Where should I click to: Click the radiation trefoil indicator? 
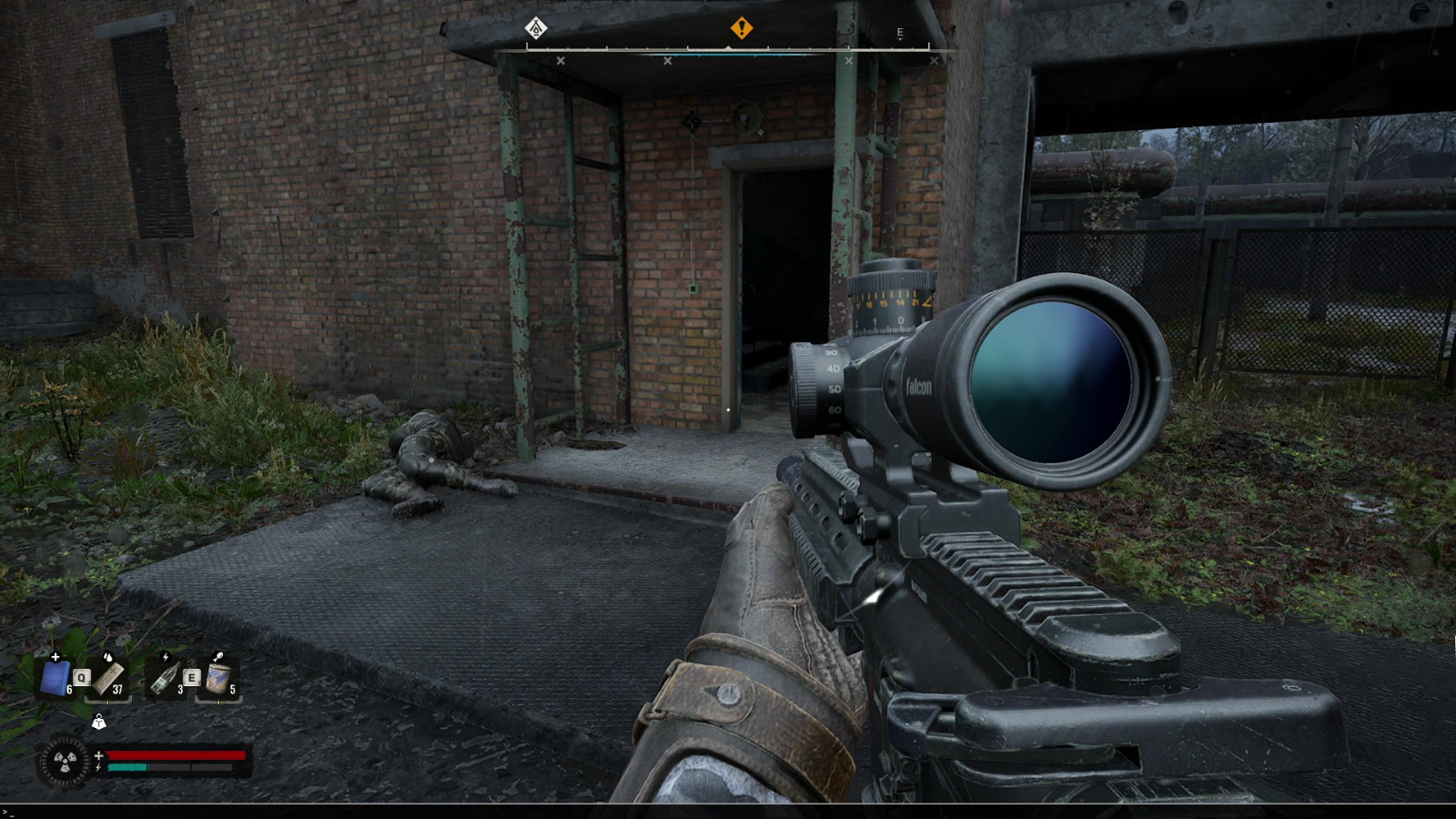tap(64, 762)
